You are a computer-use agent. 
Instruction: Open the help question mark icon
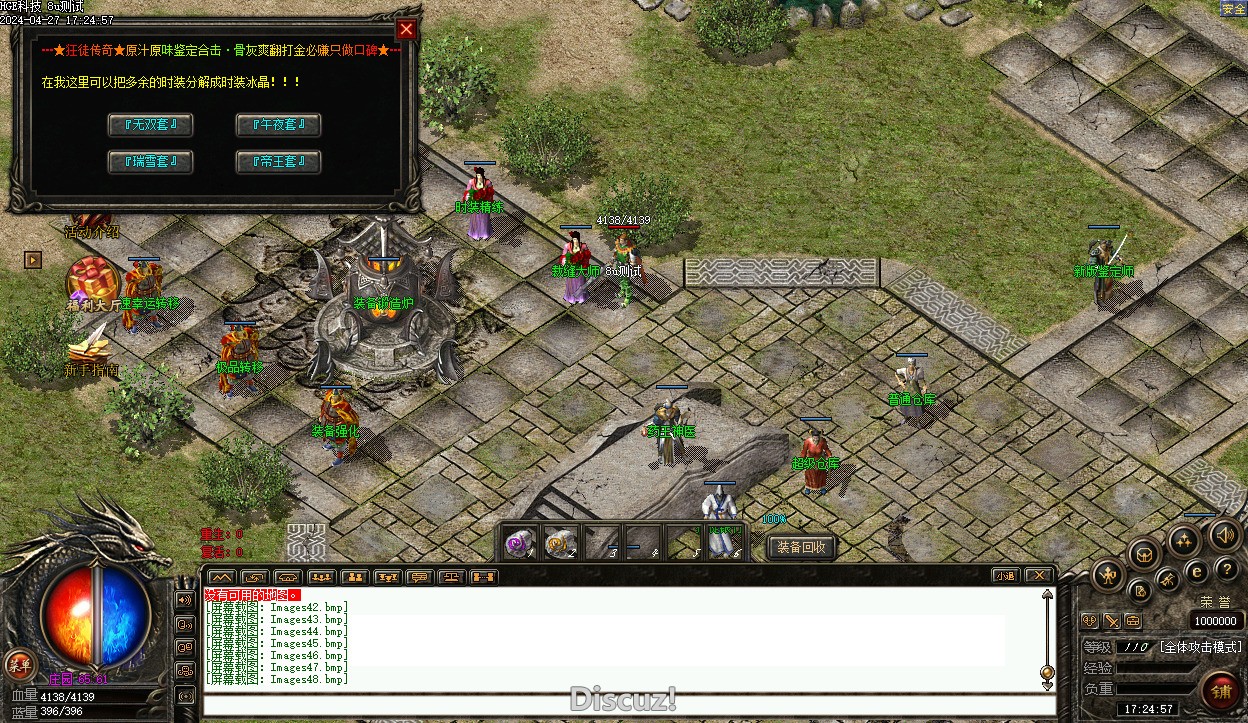coord(1226,569)
